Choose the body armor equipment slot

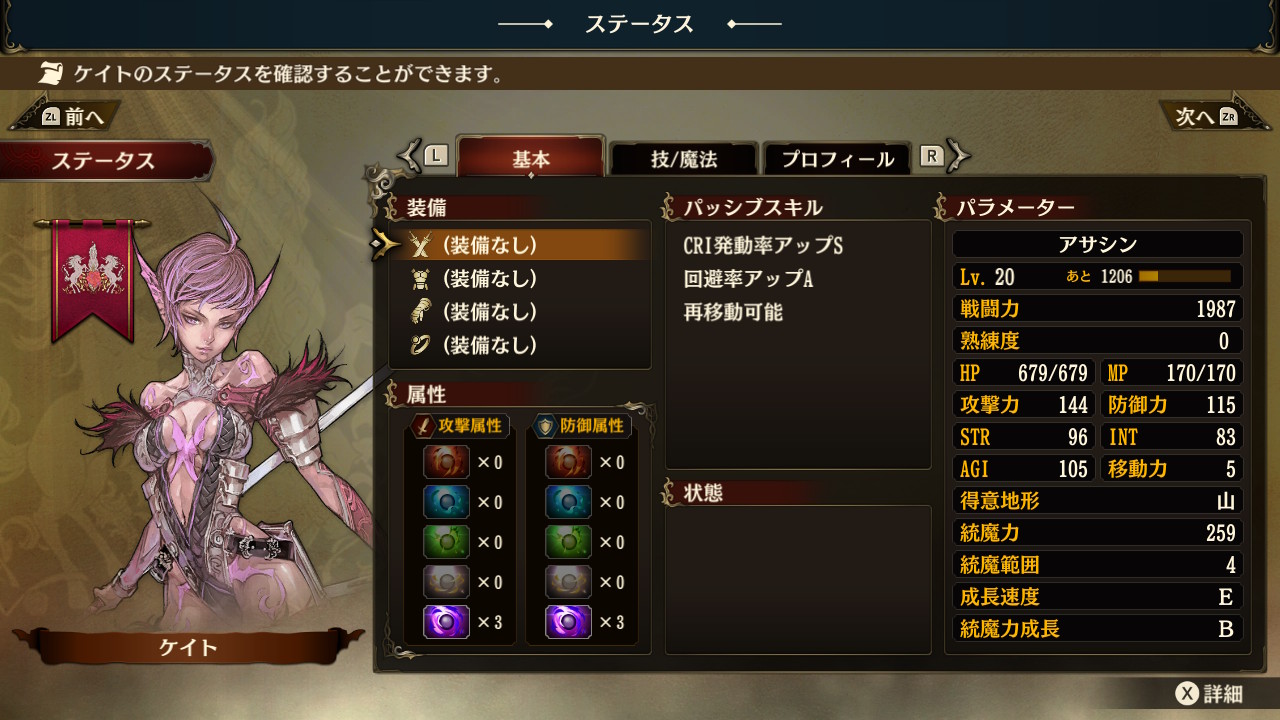[520, 279]
